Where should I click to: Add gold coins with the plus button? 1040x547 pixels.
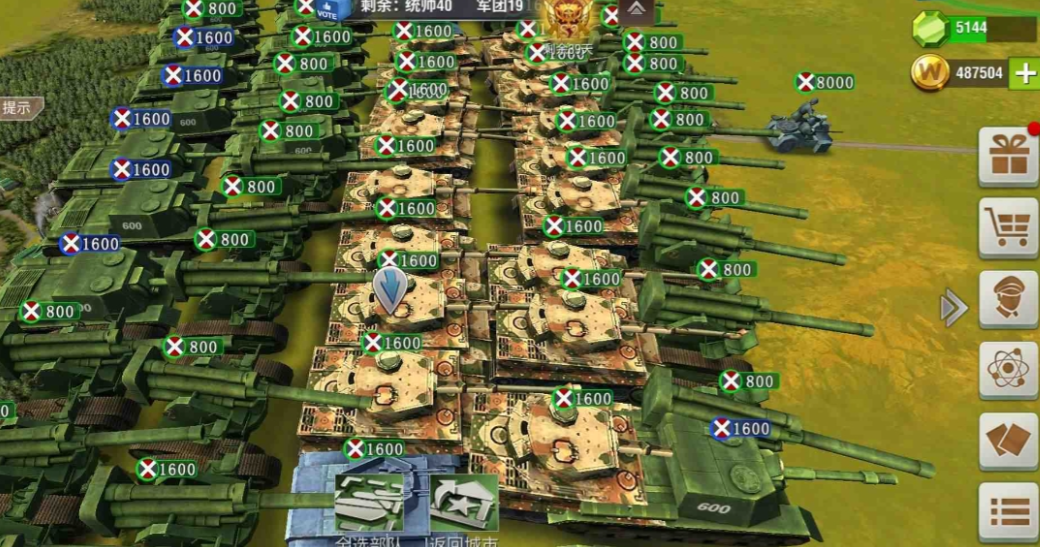click(x=1024, y=72)
